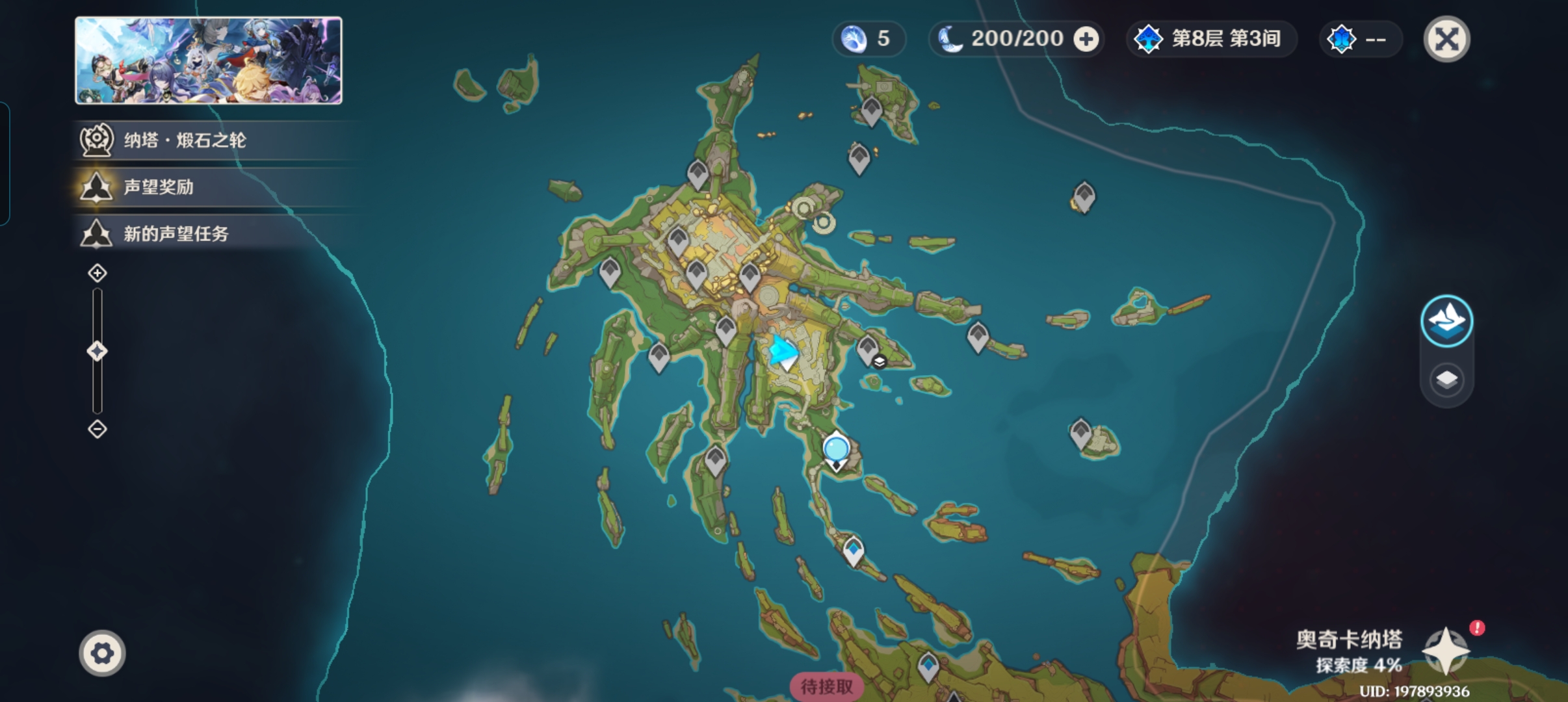Open the event banner thumbnail
1568x702 pixels.
(x=209, y=60)
